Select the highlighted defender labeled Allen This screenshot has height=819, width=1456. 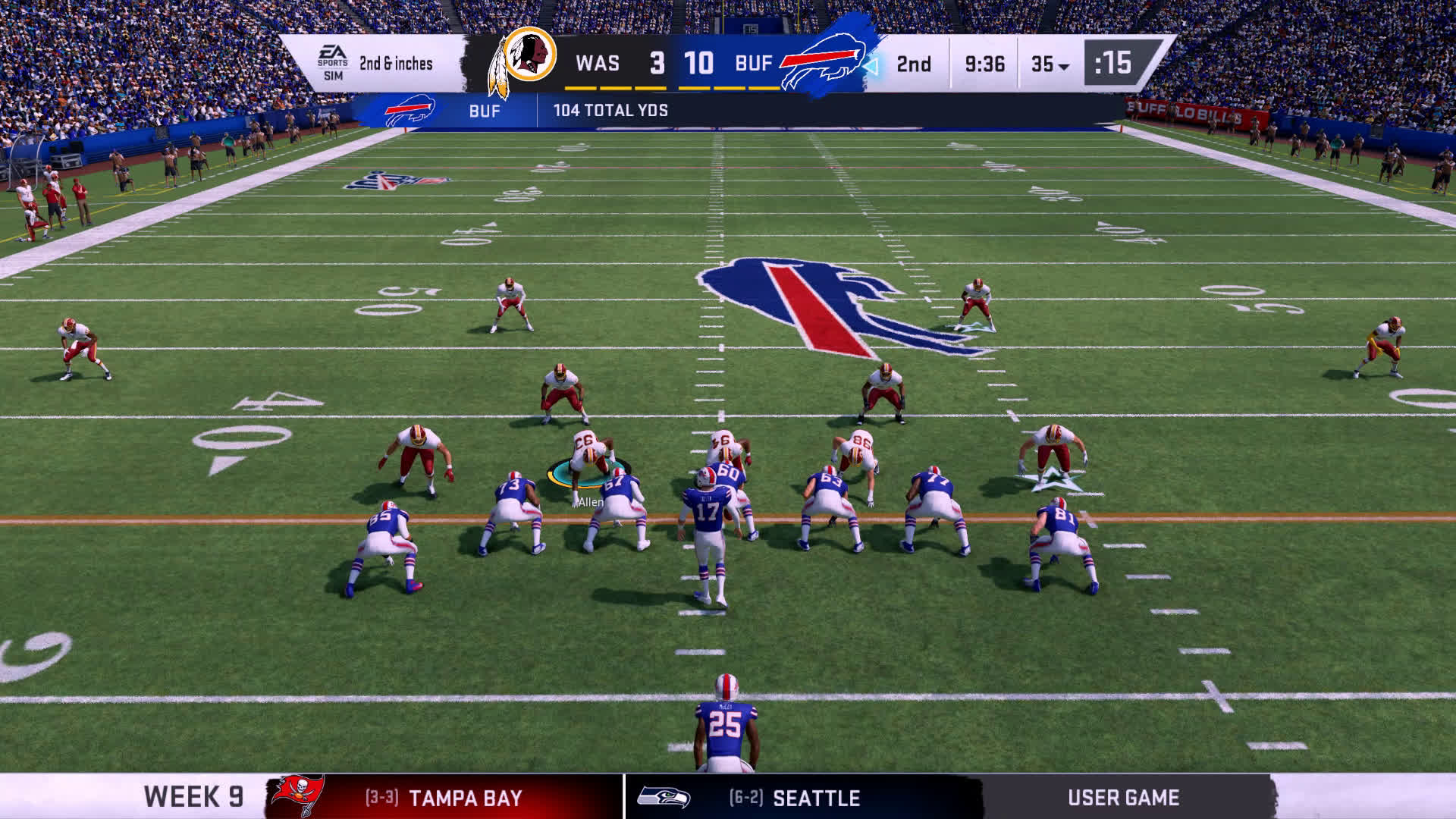coord(588,464)
